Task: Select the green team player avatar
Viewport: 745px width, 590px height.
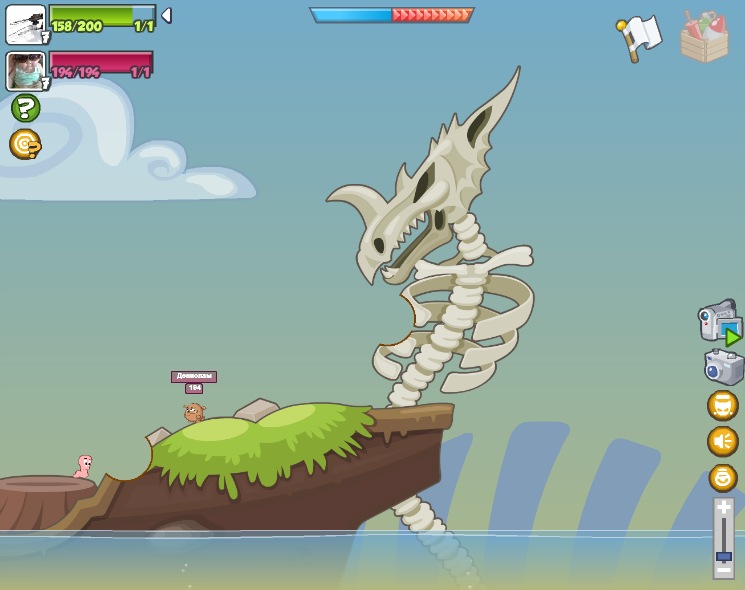Action: coord(25,24)
